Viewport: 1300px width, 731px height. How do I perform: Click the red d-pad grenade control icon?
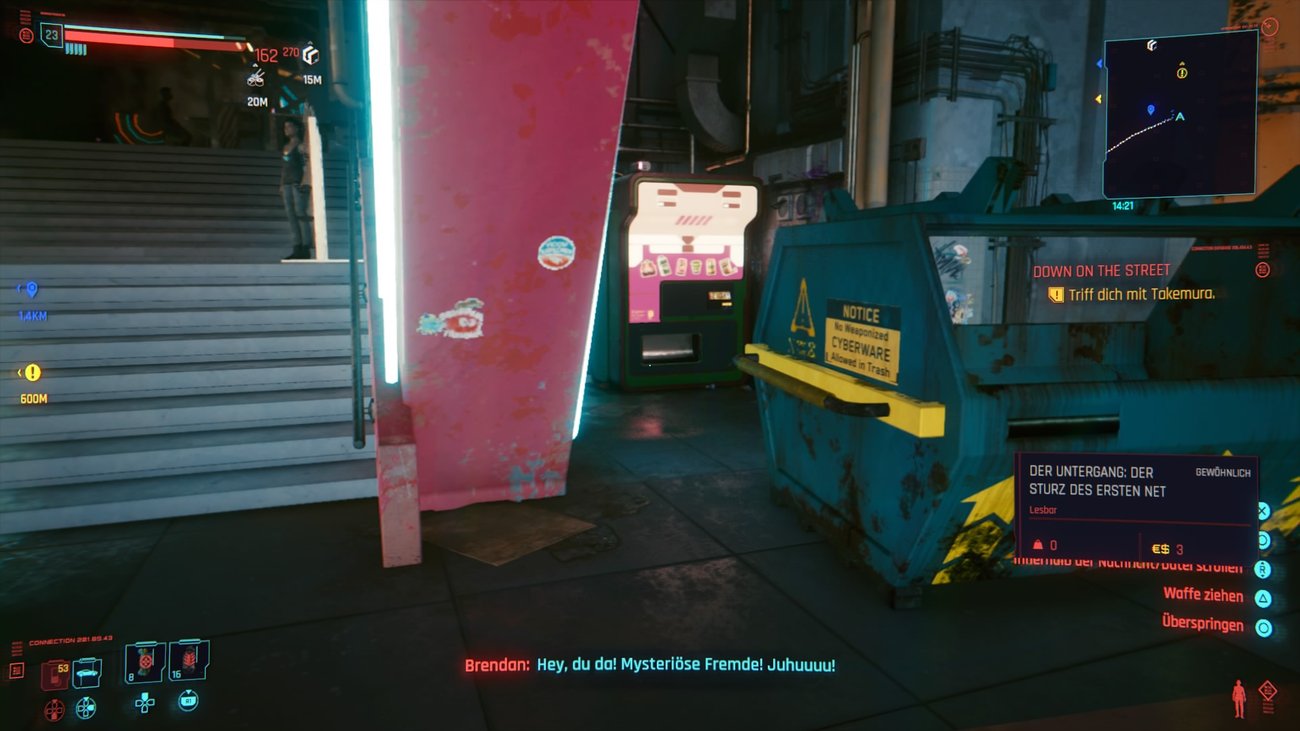(x=53, y=708)
